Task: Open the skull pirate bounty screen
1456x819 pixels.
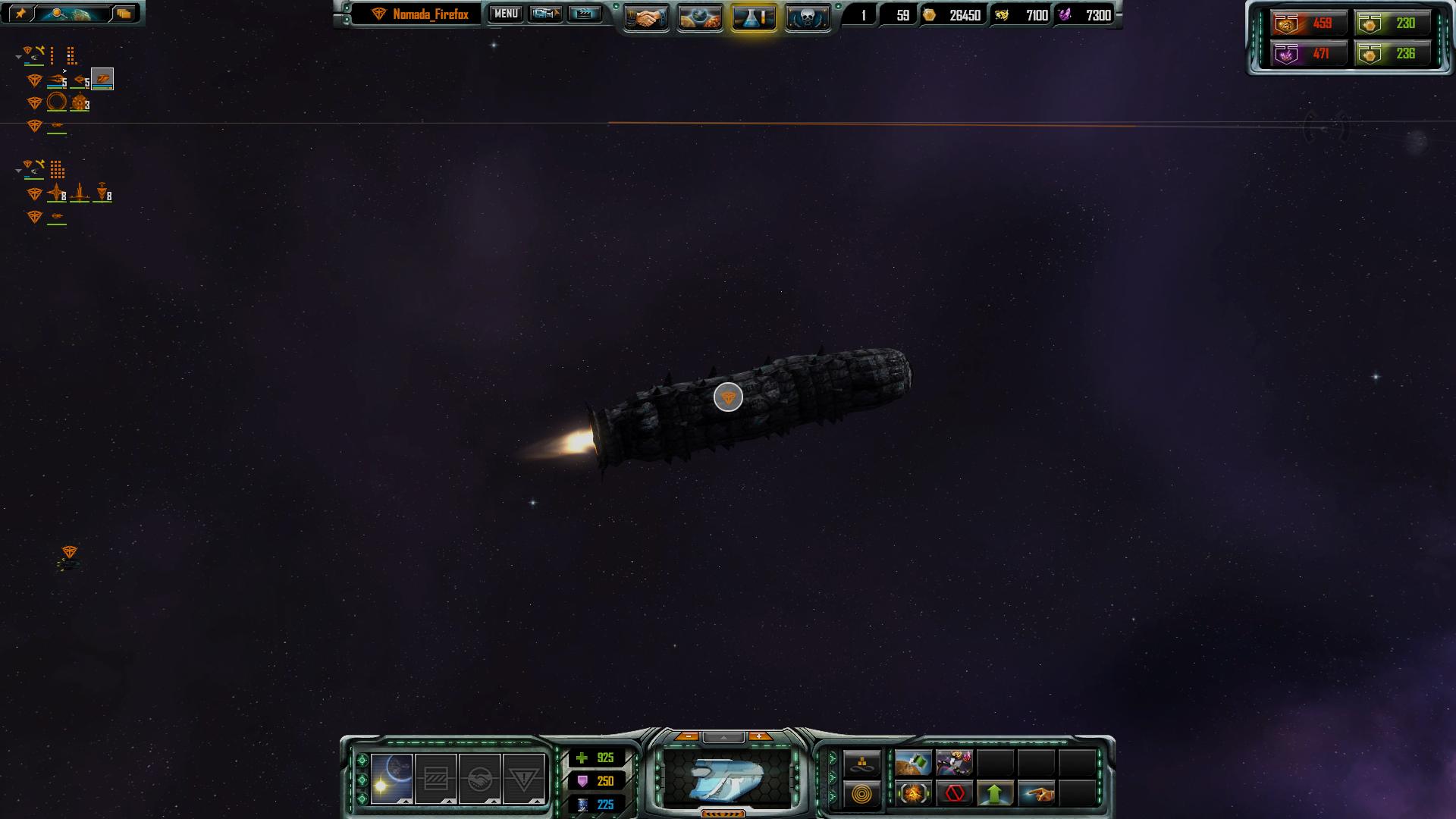Action: (807, 18)
